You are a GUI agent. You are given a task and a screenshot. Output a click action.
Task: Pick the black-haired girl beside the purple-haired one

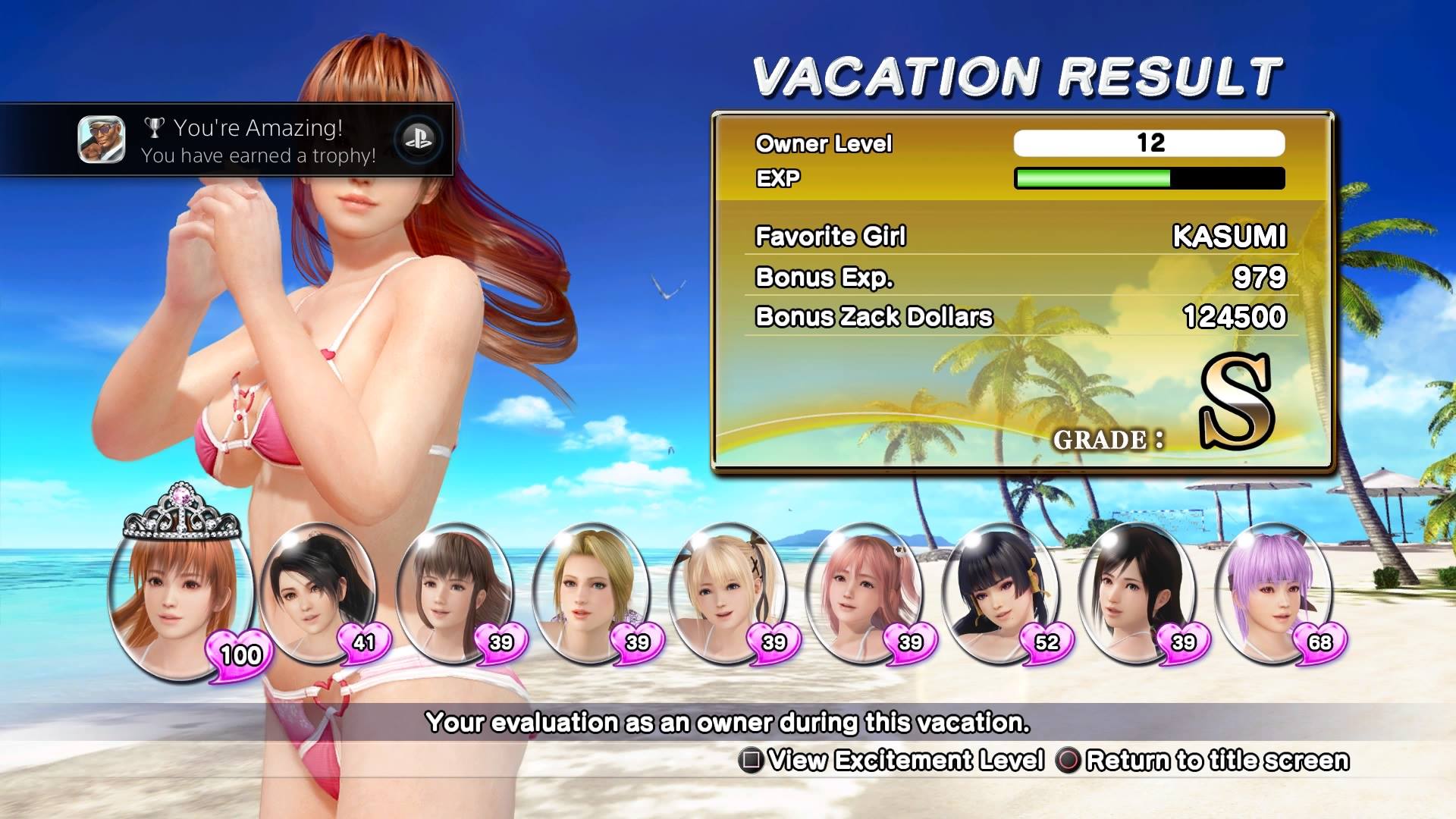tap(1137, 591)
